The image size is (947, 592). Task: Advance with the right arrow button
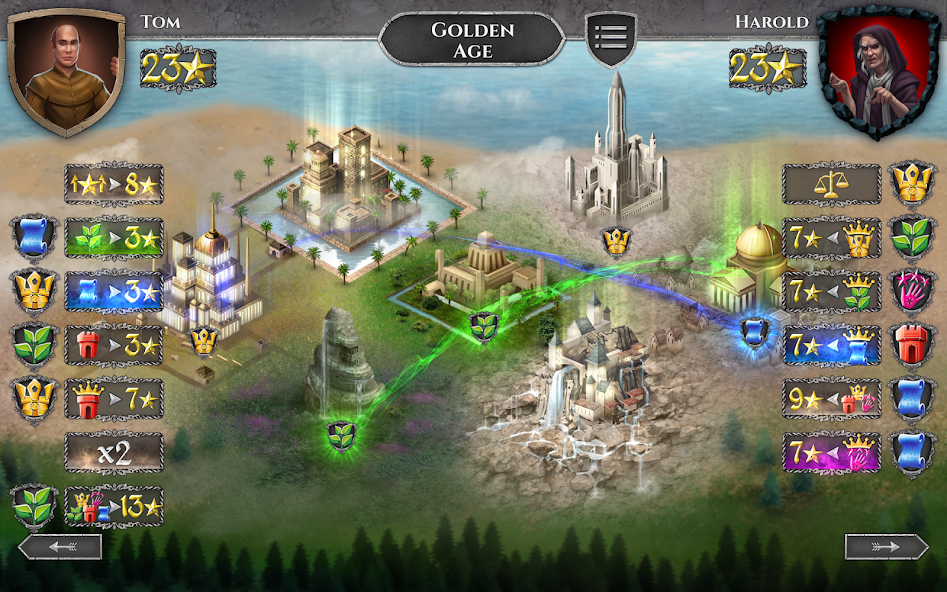pos(886,547)
